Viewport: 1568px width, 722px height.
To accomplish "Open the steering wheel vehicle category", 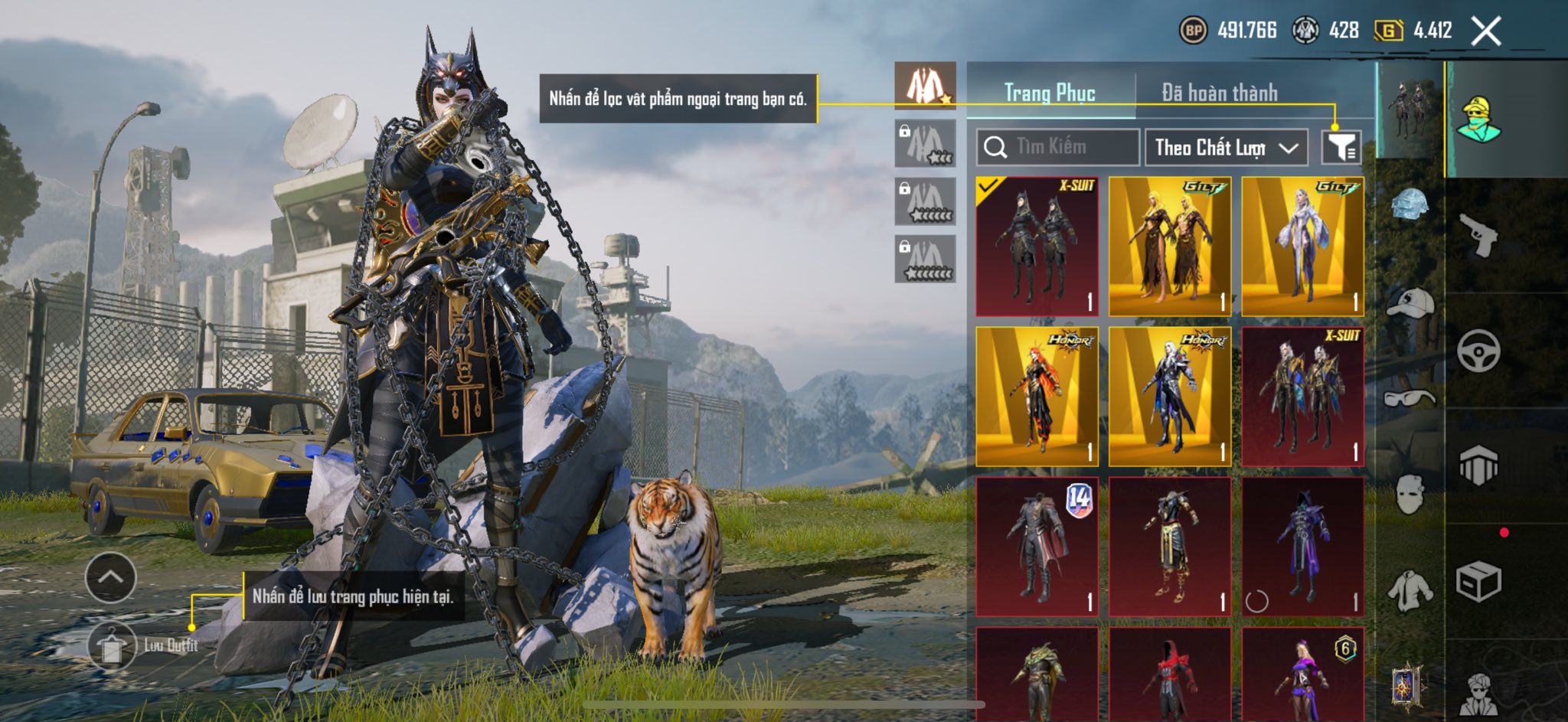I will click(x=1478, y=351).
